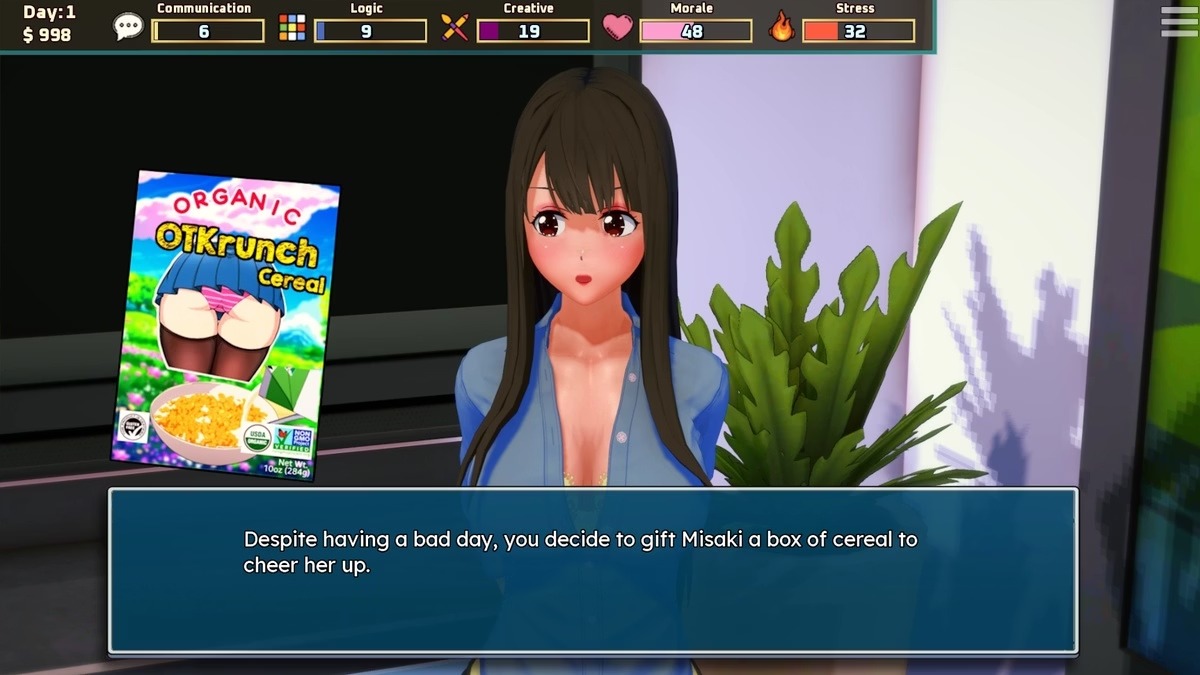The image size is (1200, 675).
Task: Advance the dialogue text box
Action: [x=592, y=571]
